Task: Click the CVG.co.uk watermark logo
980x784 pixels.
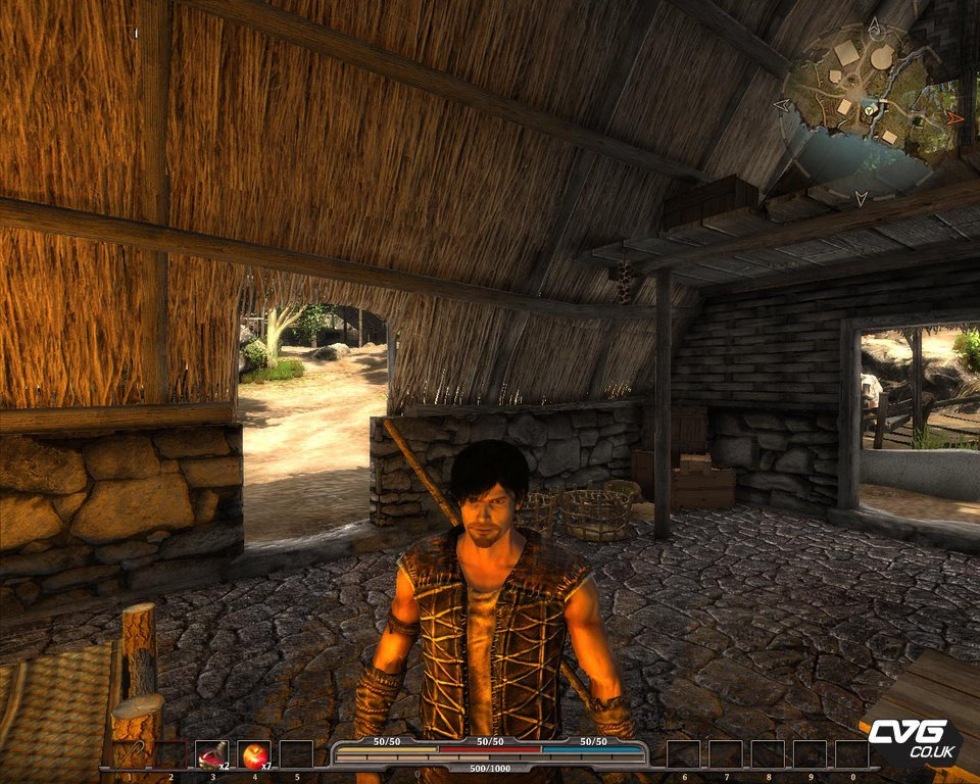Action: (x=910, y=742)
